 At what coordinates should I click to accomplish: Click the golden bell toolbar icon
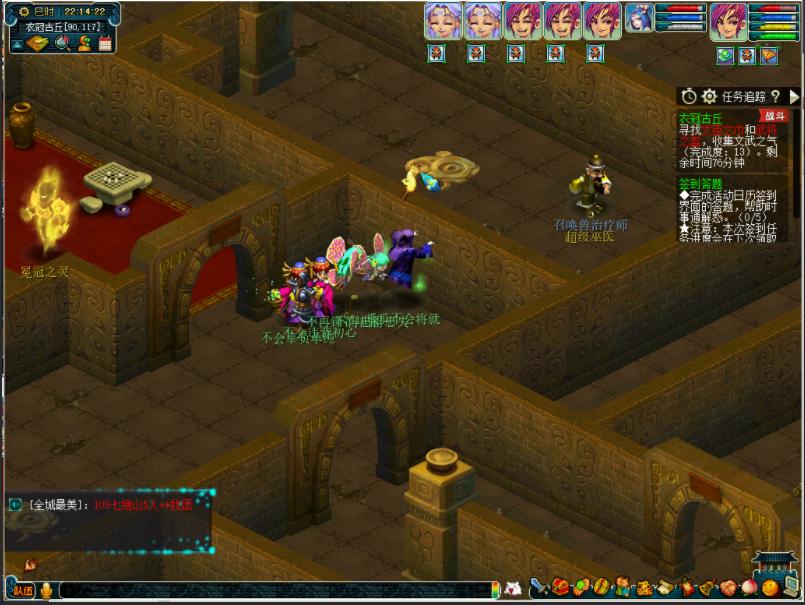click(706, 587)
